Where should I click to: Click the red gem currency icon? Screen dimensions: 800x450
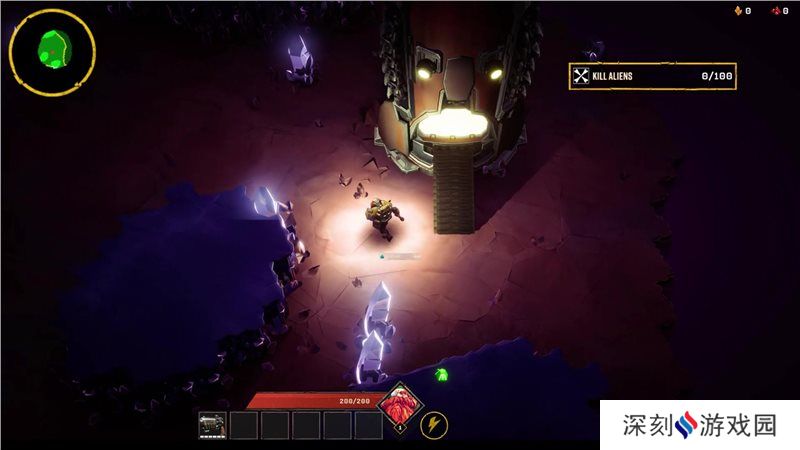pos(775,11)
